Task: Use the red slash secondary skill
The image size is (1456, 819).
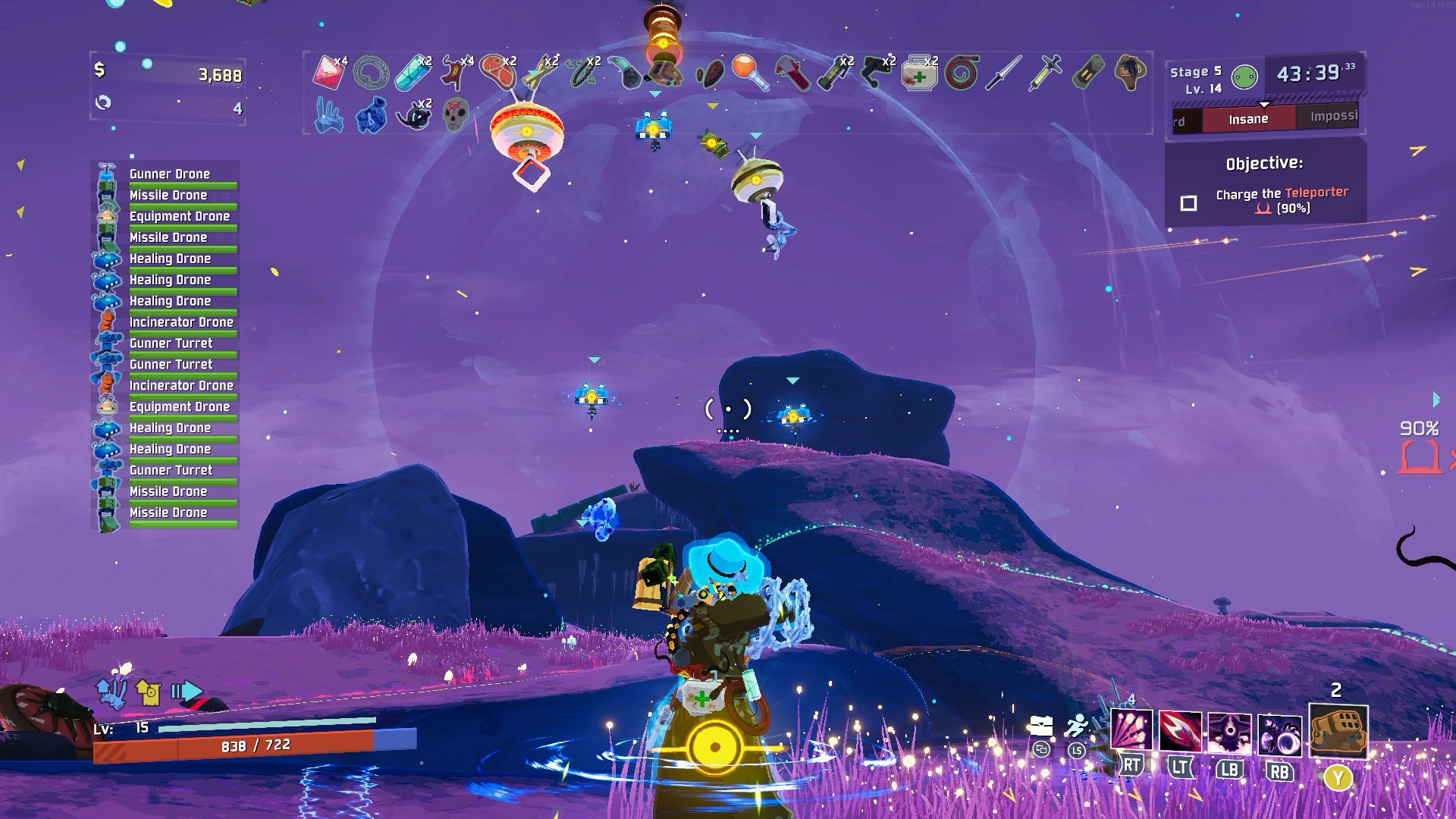Action: tap(1180, 733)
